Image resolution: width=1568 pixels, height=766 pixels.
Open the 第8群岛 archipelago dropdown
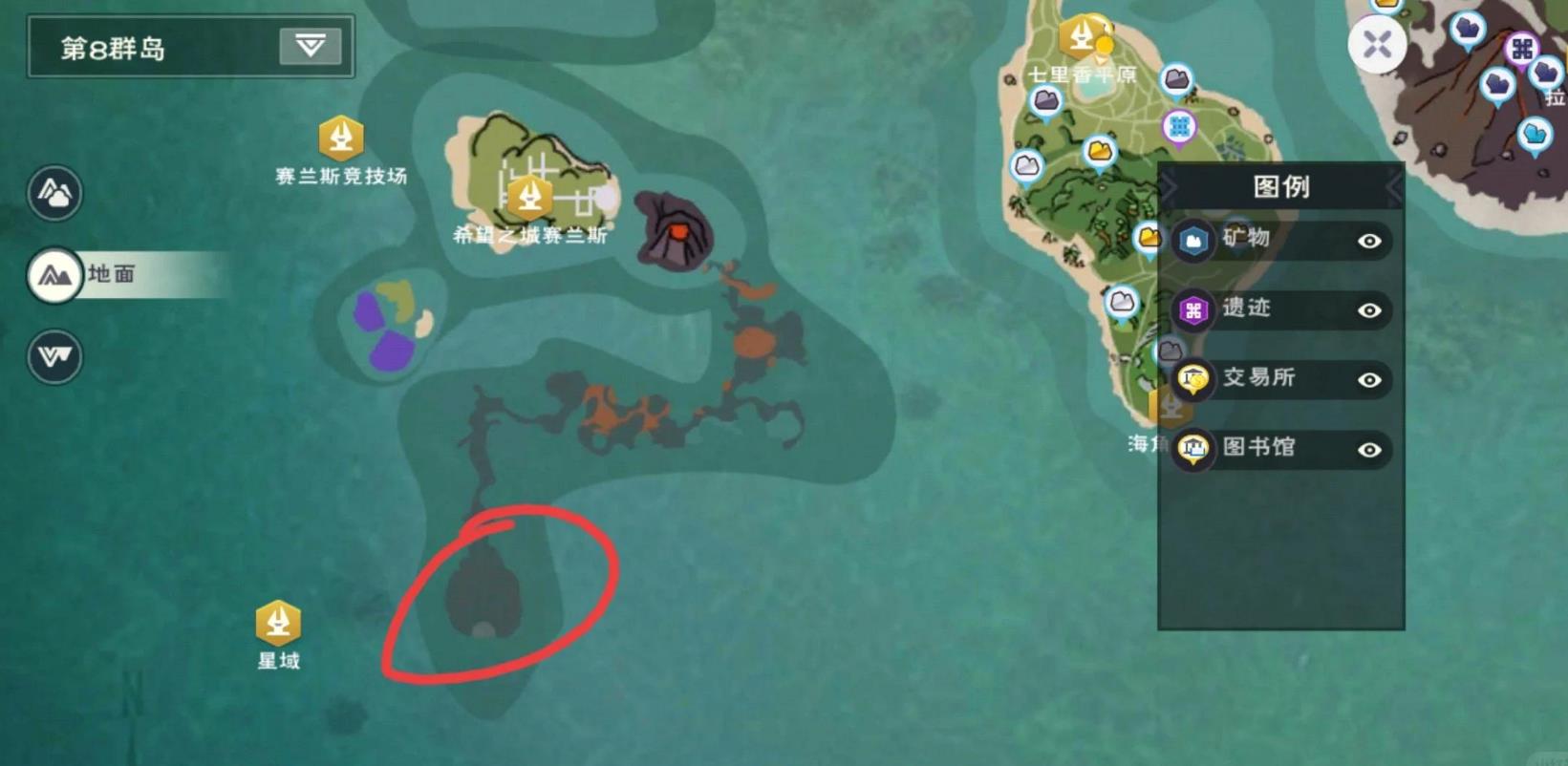click(310, 46)
